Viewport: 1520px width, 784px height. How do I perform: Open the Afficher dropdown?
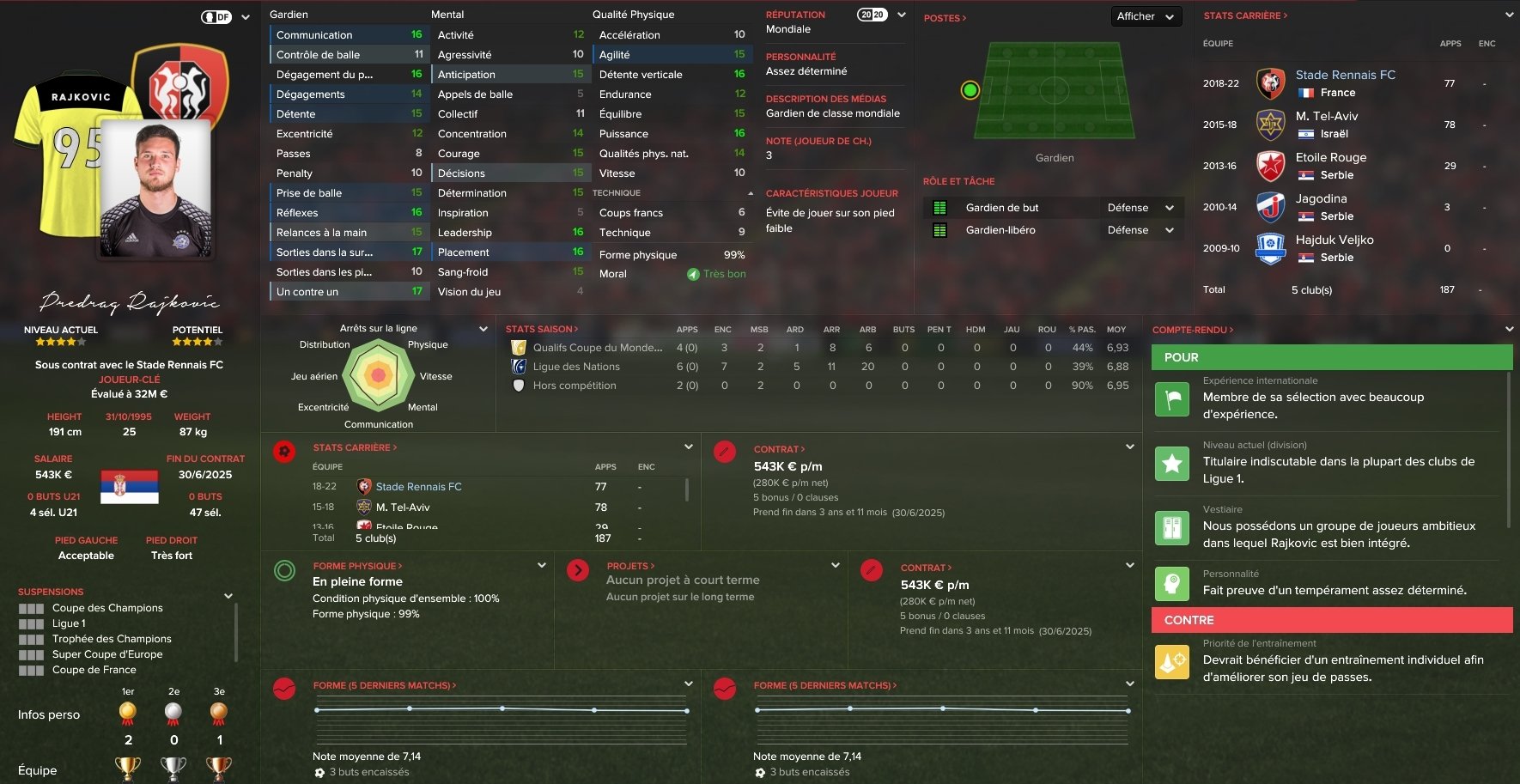(x=1145, y=16)
